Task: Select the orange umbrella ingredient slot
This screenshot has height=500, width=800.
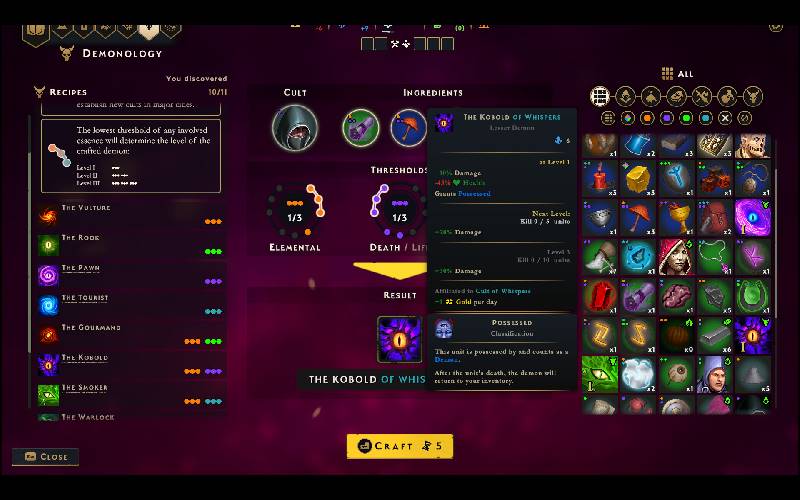Action: [x=408, y=128]
